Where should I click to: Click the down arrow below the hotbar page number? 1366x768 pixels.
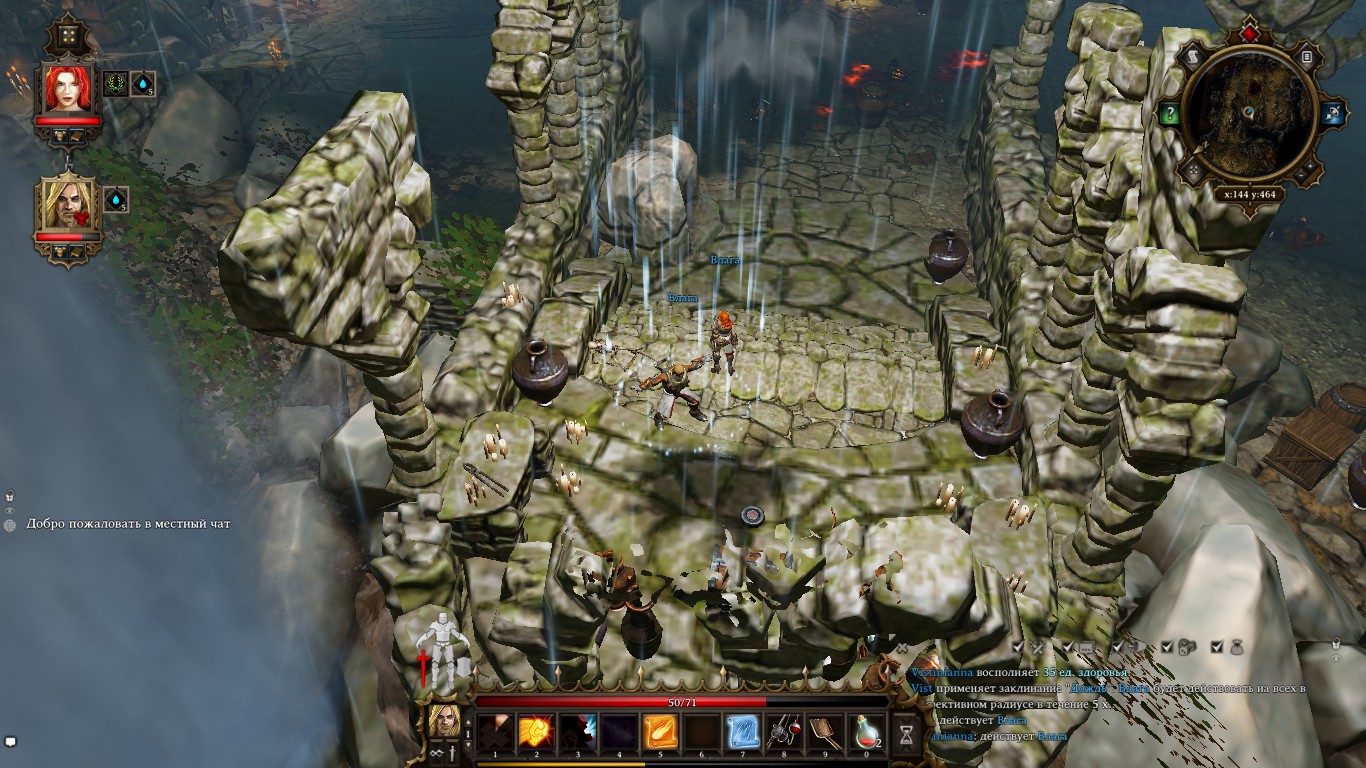[x=468, y=744]
